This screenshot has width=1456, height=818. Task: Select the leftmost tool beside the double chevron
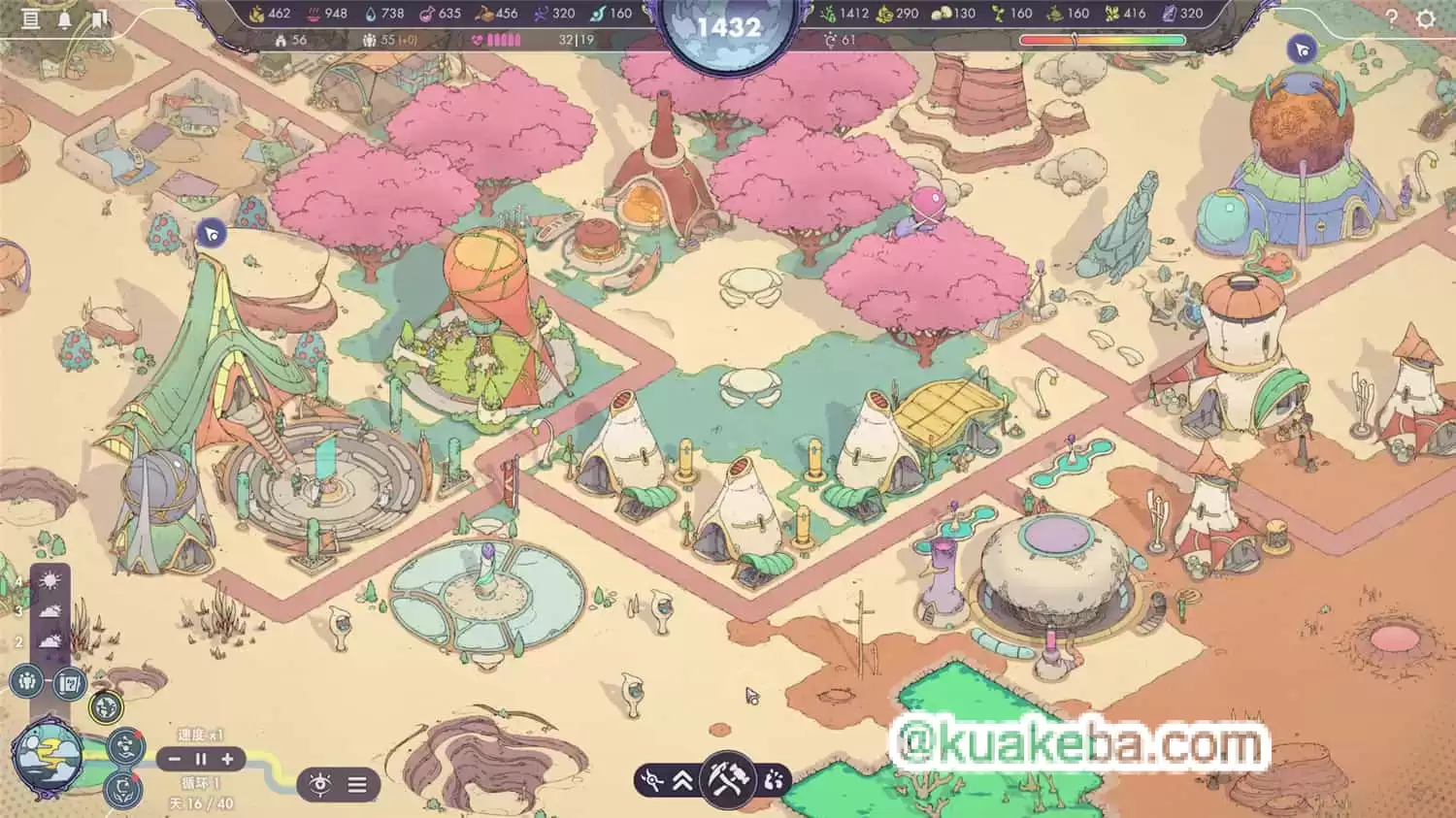click(x=653, y=780)
